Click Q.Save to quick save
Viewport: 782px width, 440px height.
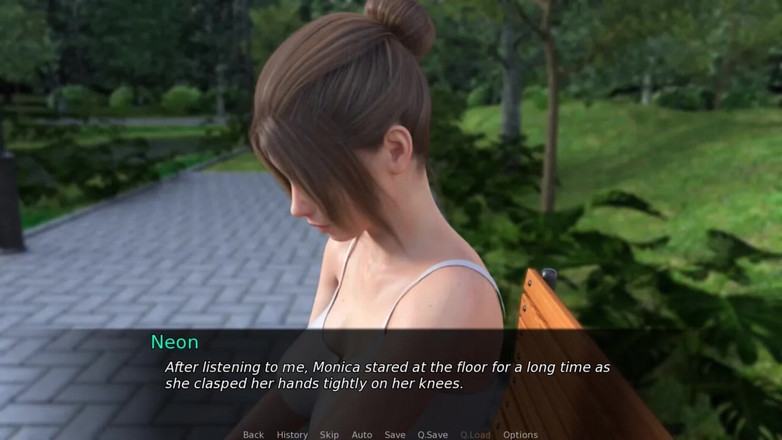432,435
